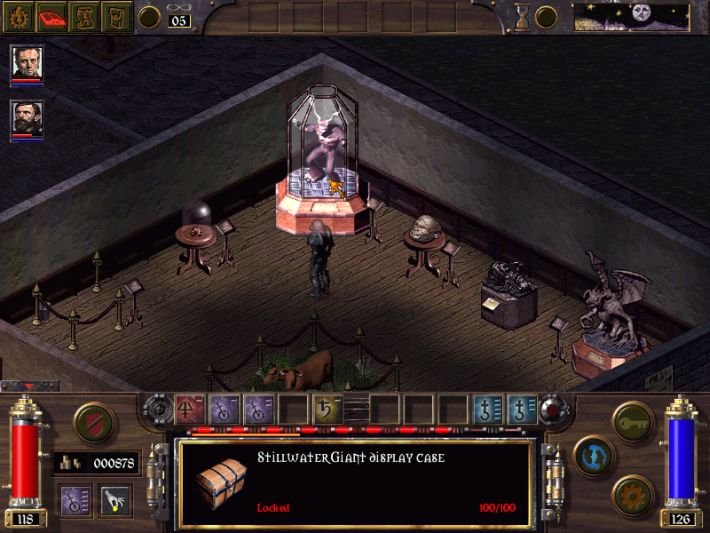
Task: Open the red logbook icon in the top bar
Action: pos(53,16)
